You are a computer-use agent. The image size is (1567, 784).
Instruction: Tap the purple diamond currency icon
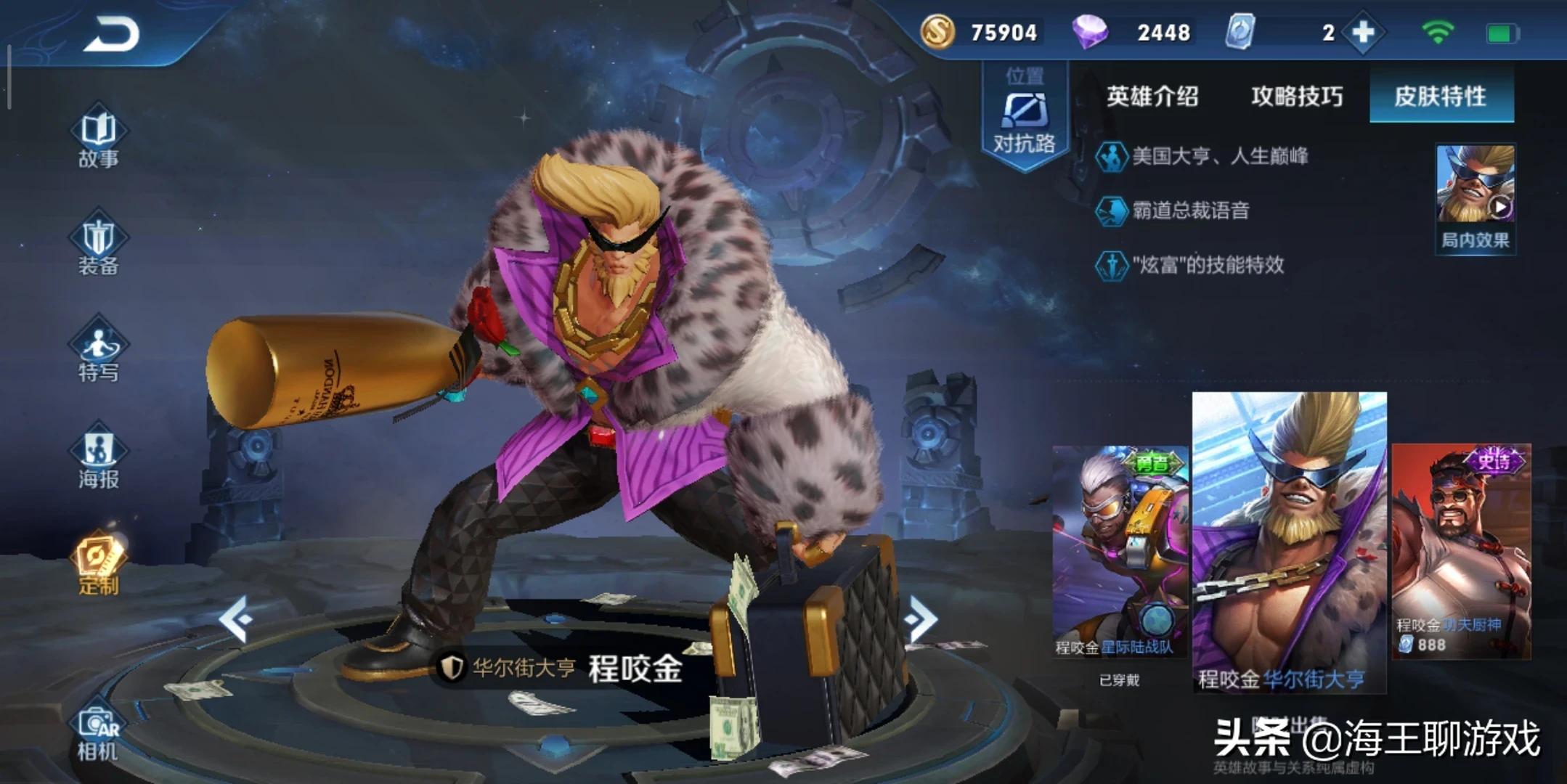pyautogui.click(x=1090, y=33)
